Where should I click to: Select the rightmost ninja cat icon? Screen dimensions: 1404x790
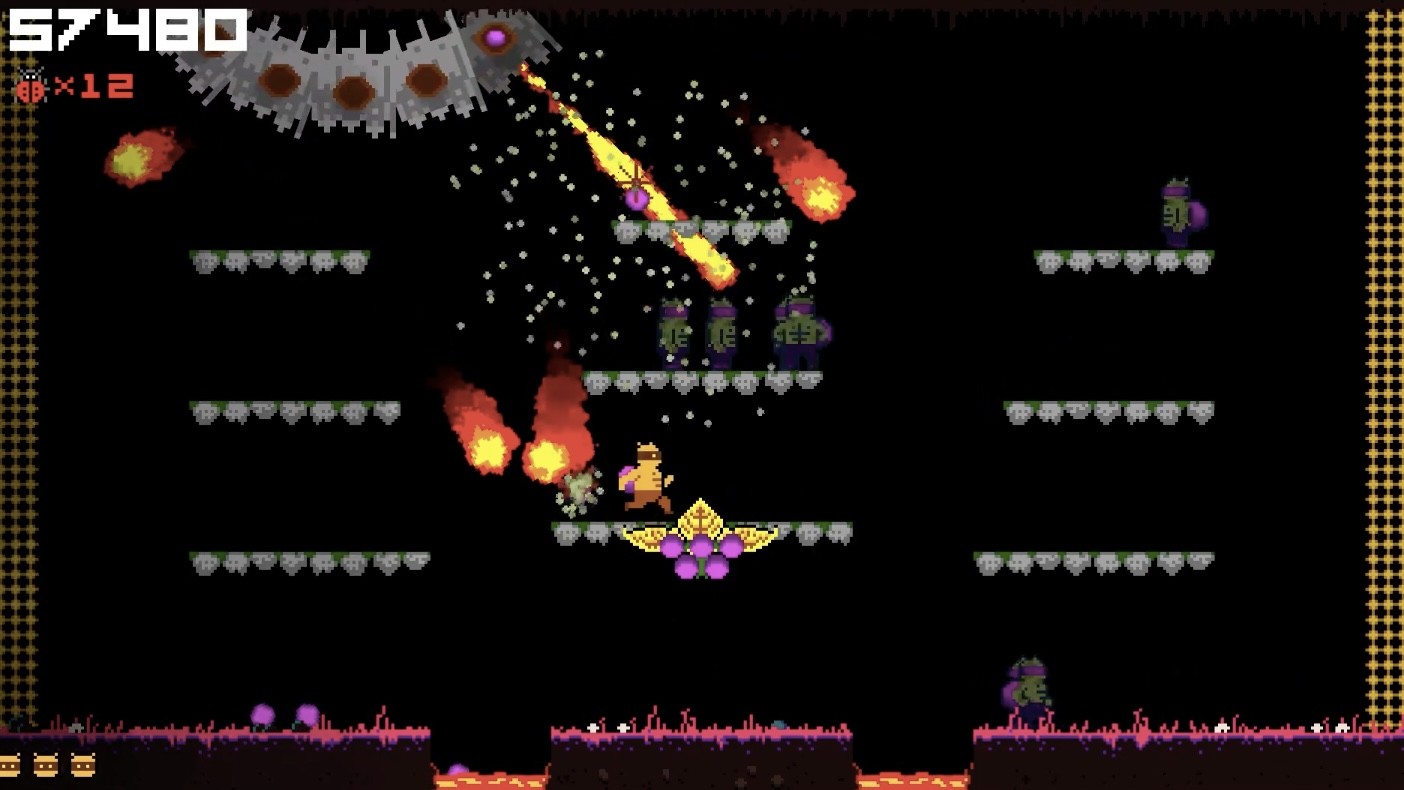click(x=83, y=766)
